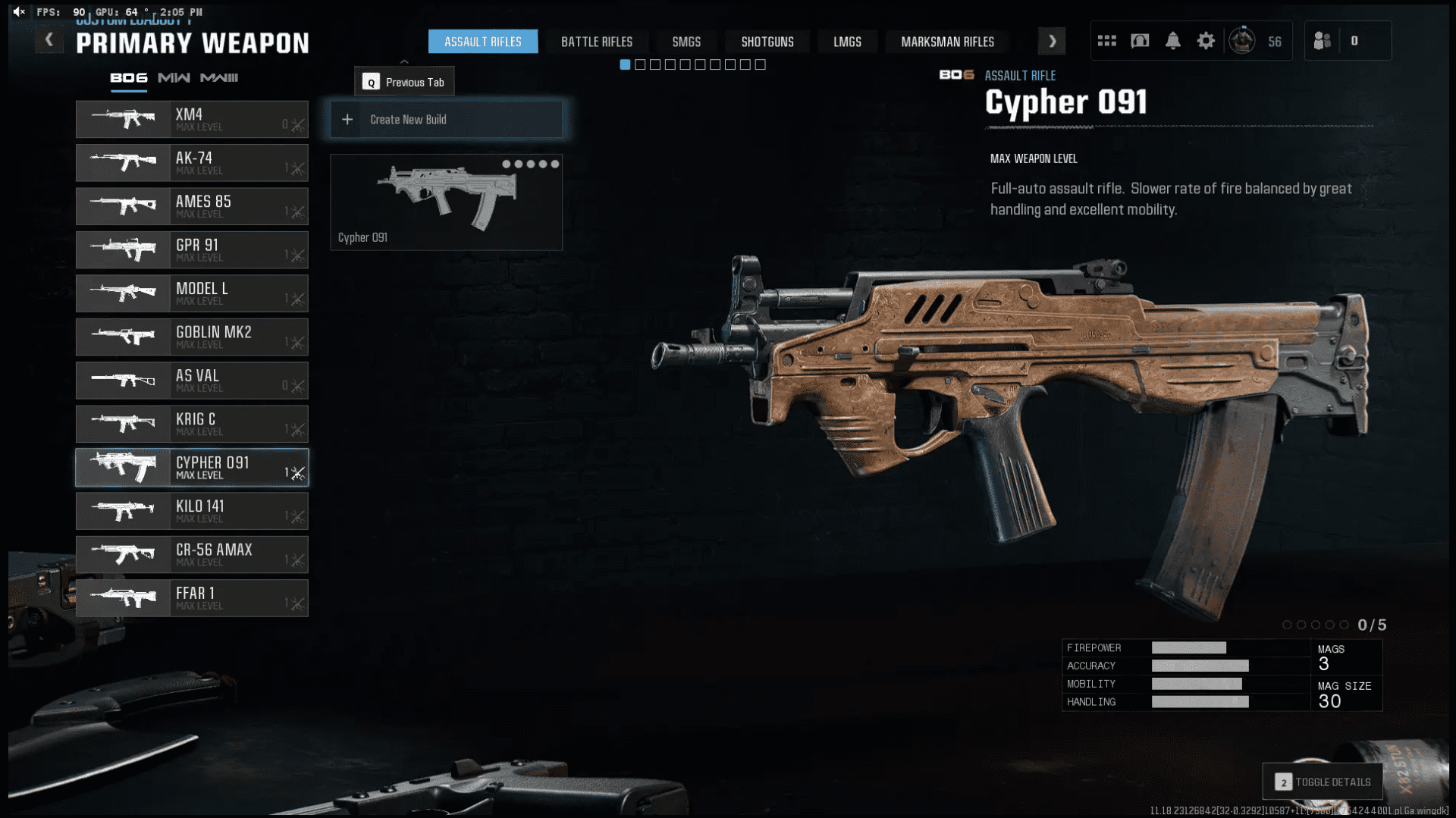Toggle weapon details panel
Viewport: 1456px width, 818px height.
[x=1323, y=782]
